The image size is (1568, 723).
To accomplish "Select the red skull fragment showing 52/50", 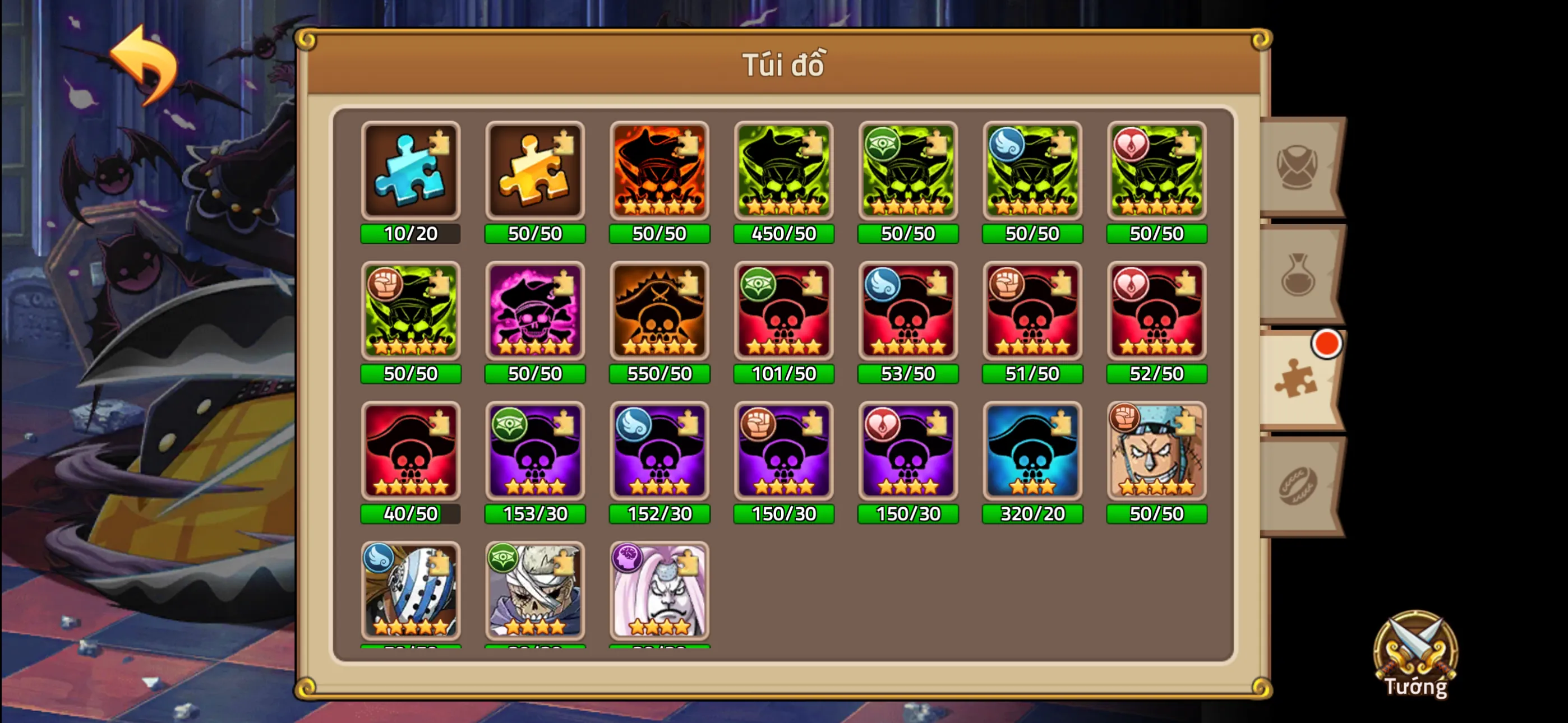I will point(1156,312).
